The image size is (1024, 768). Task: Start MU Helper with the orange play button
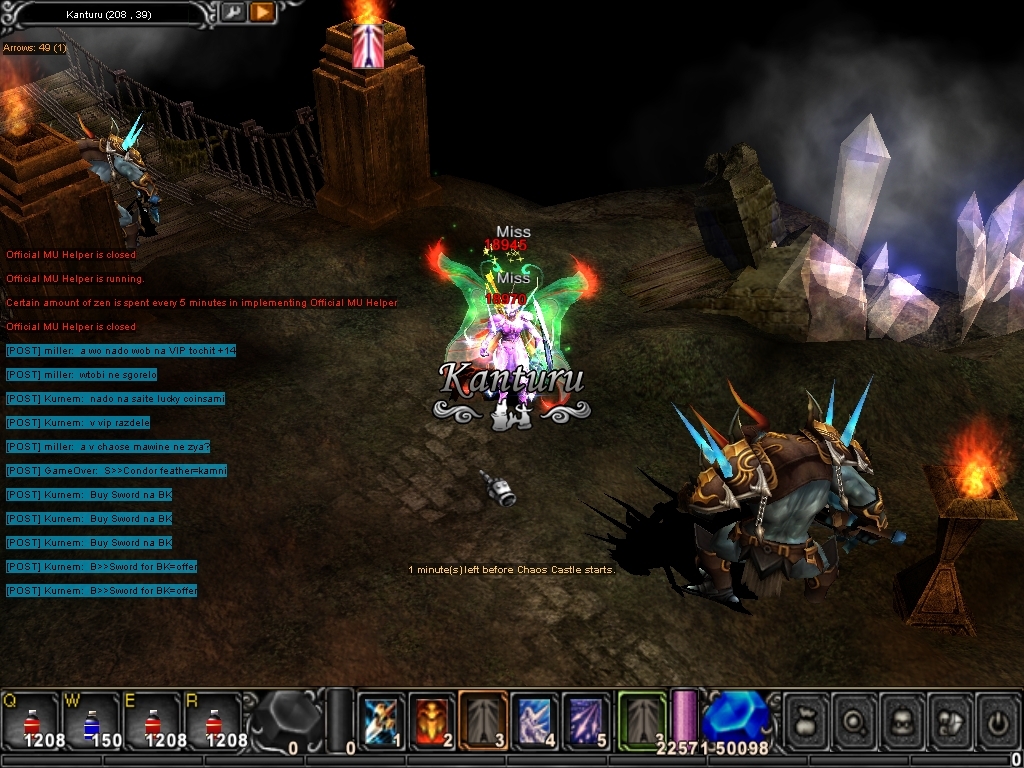(262, 13)
